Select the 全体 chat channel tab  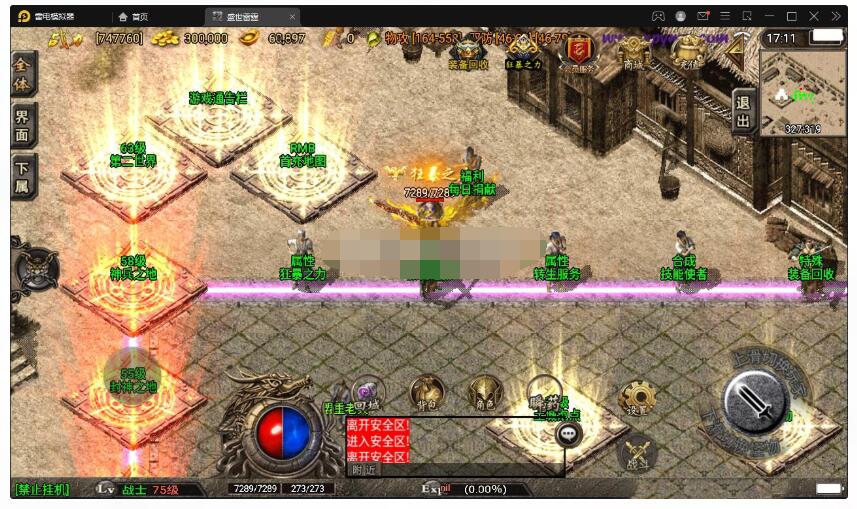[23, 74]
